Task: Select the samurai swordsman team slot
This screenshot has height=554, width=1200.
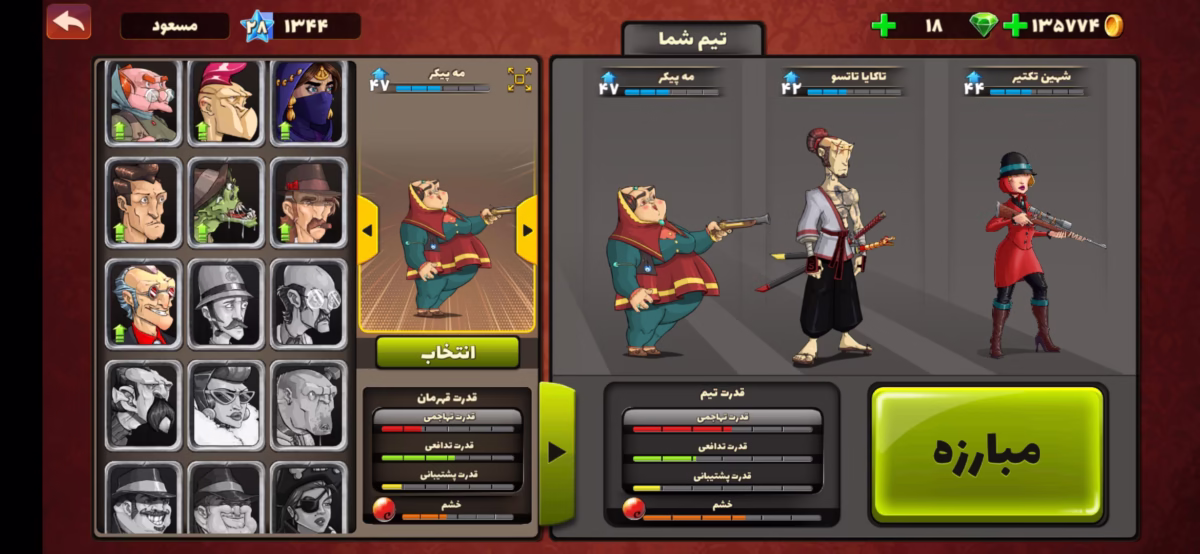Action: (x=832, y=245)
